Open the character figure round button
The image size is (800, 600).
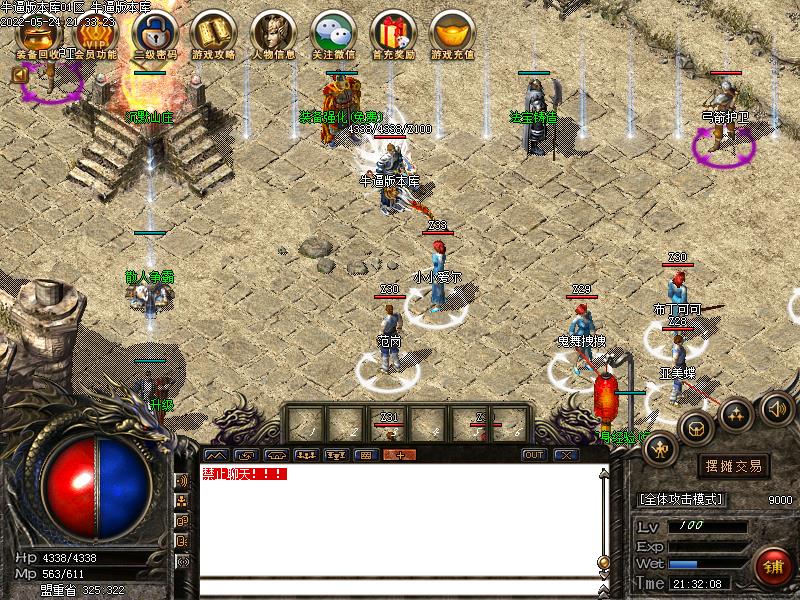[660, 449]
